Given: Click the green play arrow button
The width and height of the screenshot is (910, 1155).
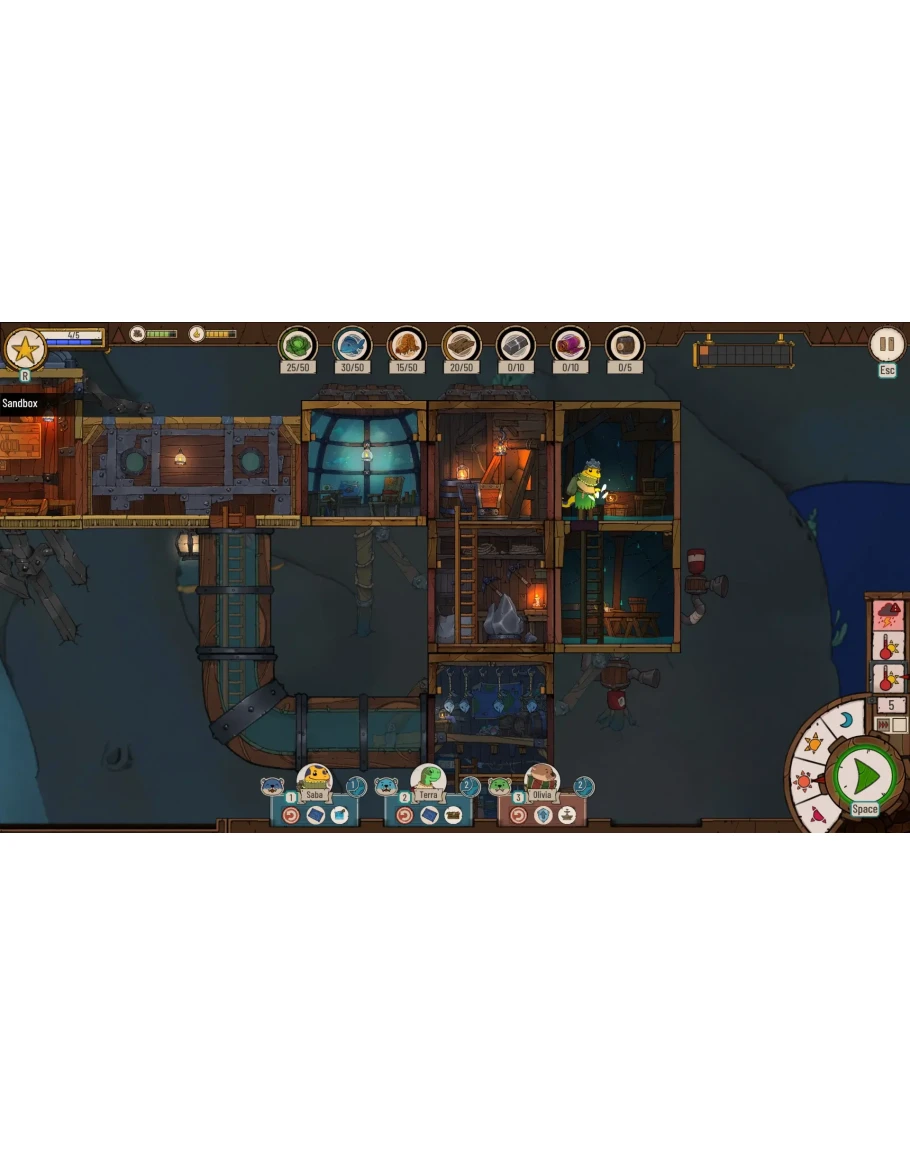Looking at the screenshot, I should (866, 774).
